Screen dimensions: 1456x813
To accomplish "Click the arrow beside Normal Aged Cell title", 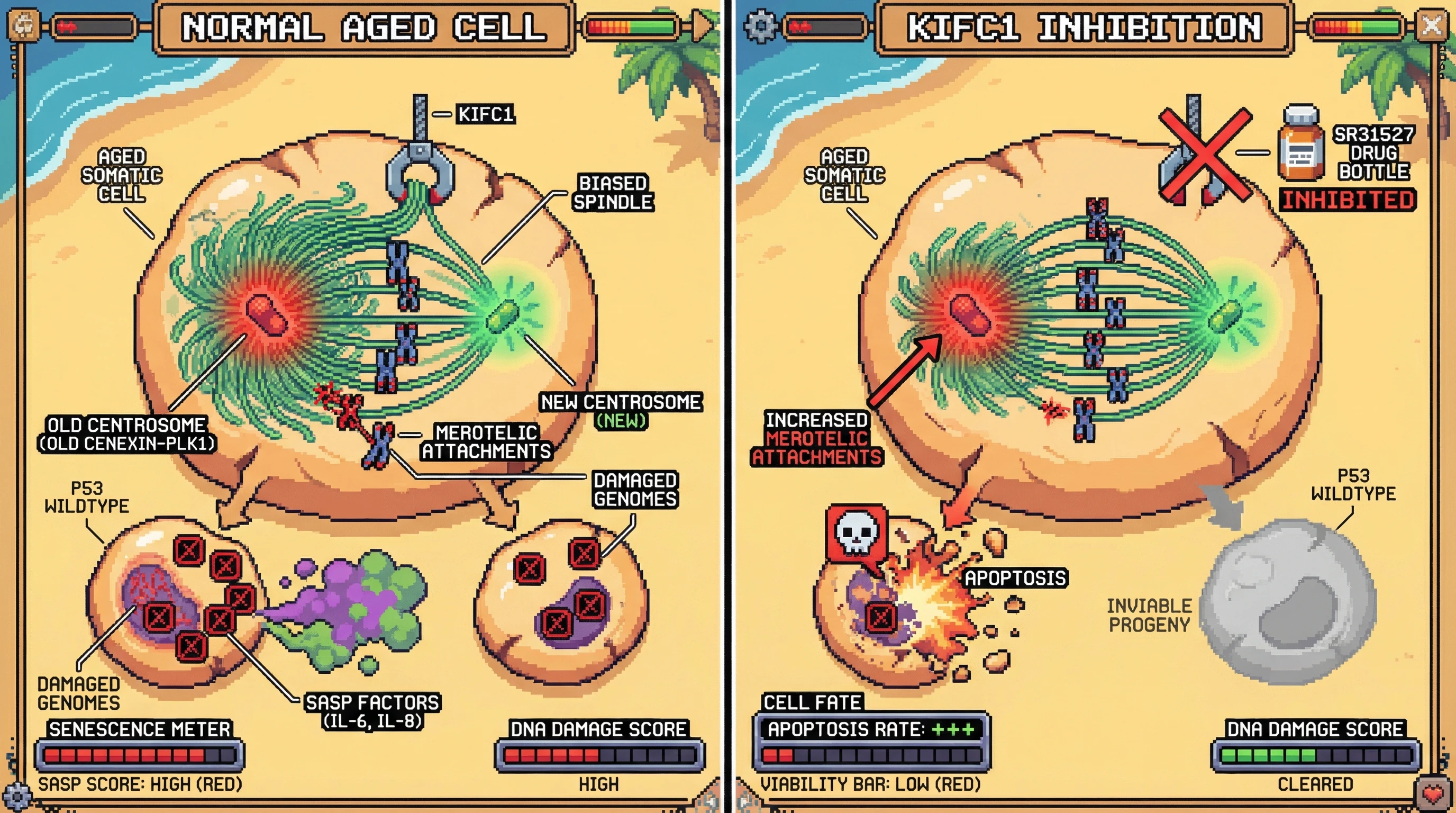I will pyautogui.click(x=703, y=25).
